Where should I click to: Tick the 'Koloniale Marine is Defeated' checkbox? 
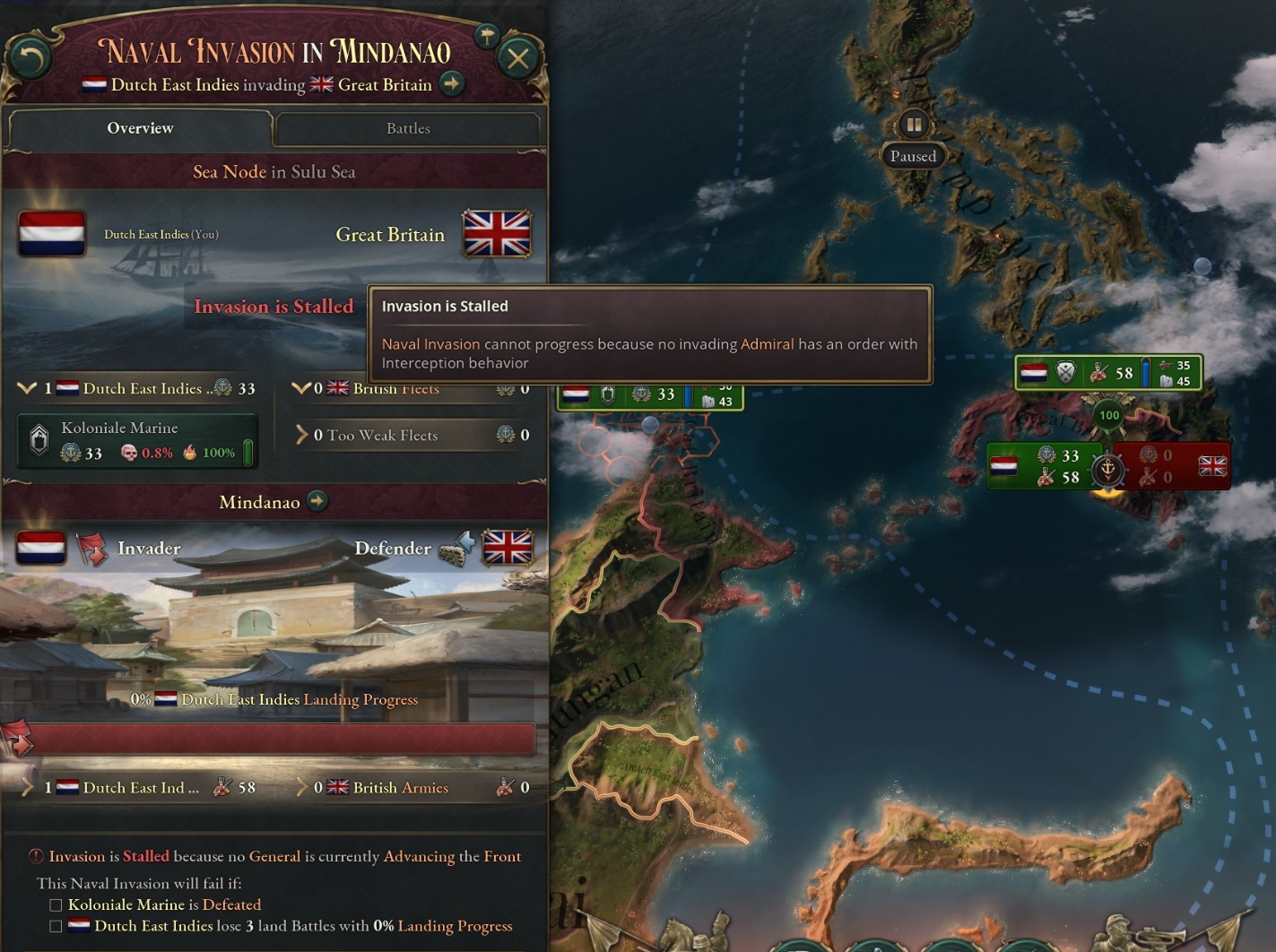[x=55, y=904]
